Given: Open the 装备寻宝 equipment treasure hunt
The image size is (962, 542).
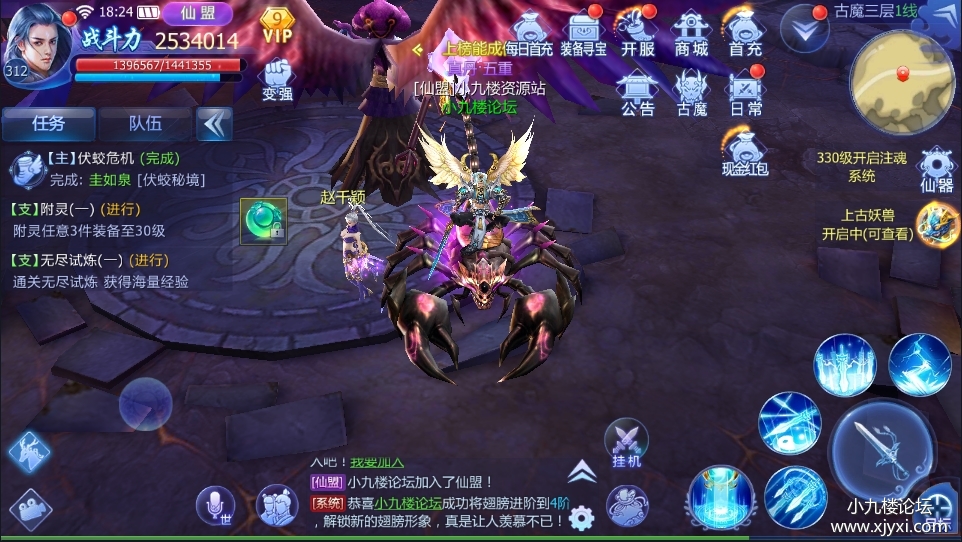Looking at the screenshot, I should click(x=583, y=32).
